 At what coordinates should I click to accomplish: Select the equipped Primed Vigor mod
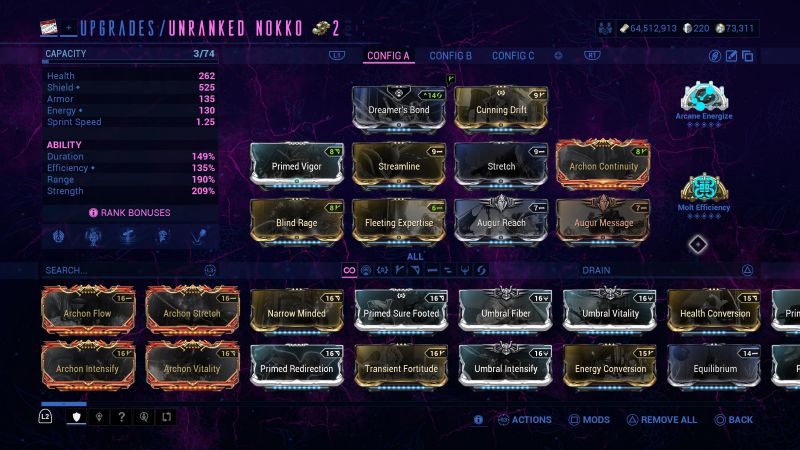click(297, 165)
